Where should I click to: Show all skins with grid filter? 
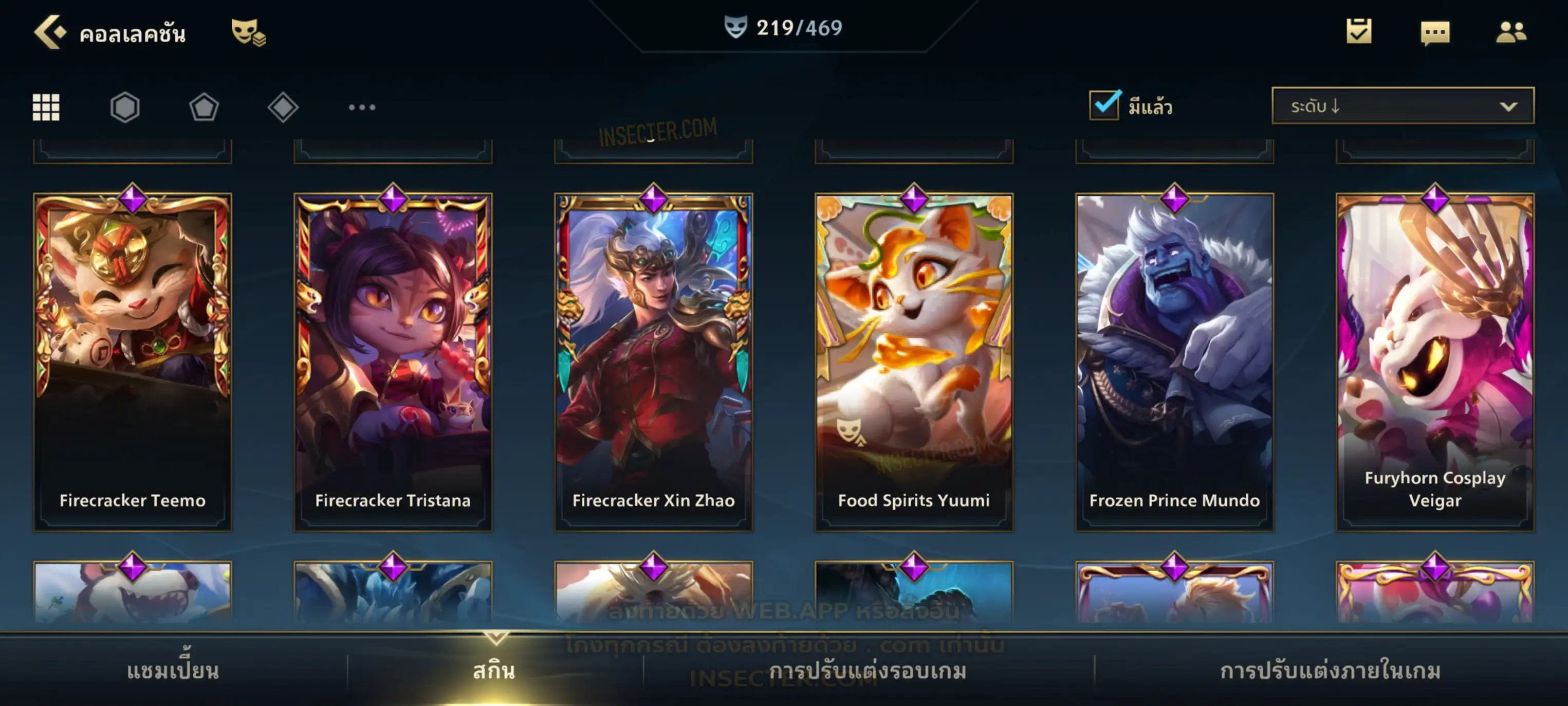[46, 107]
